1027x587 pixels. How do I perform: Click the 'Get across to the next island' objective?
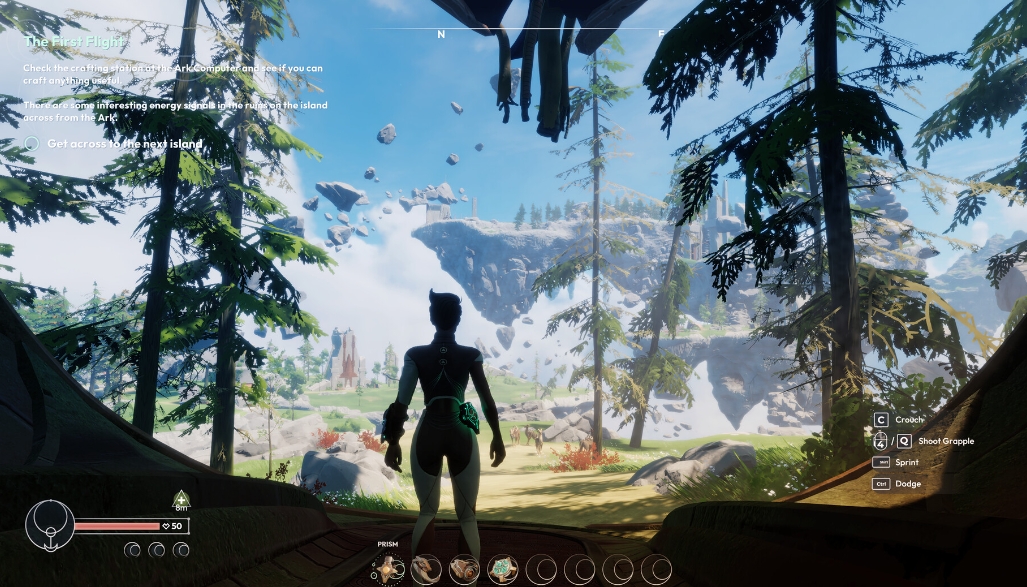tap(124, 144)
